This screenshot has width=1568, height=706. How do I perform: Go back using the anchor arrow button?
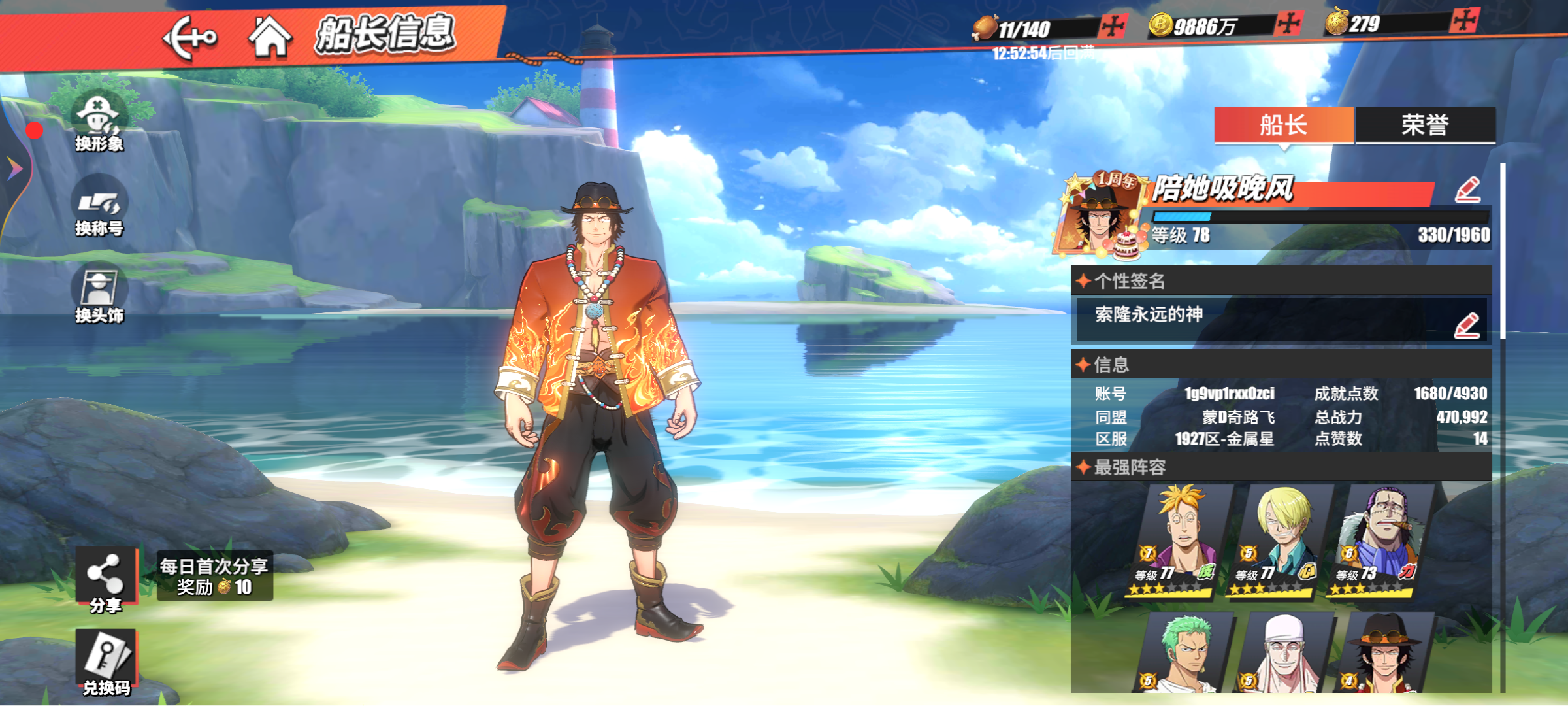pyautogui.click(x=189, y=37)
